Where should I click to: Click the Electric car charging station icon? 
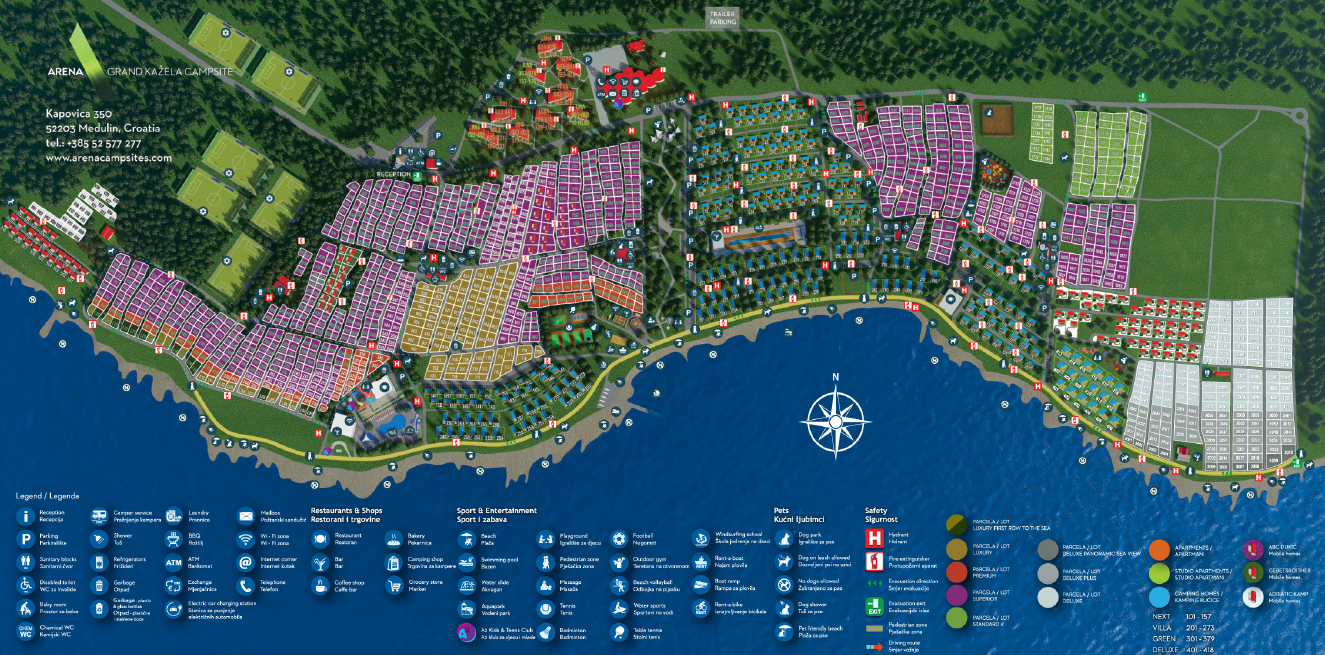pos(172,607)
